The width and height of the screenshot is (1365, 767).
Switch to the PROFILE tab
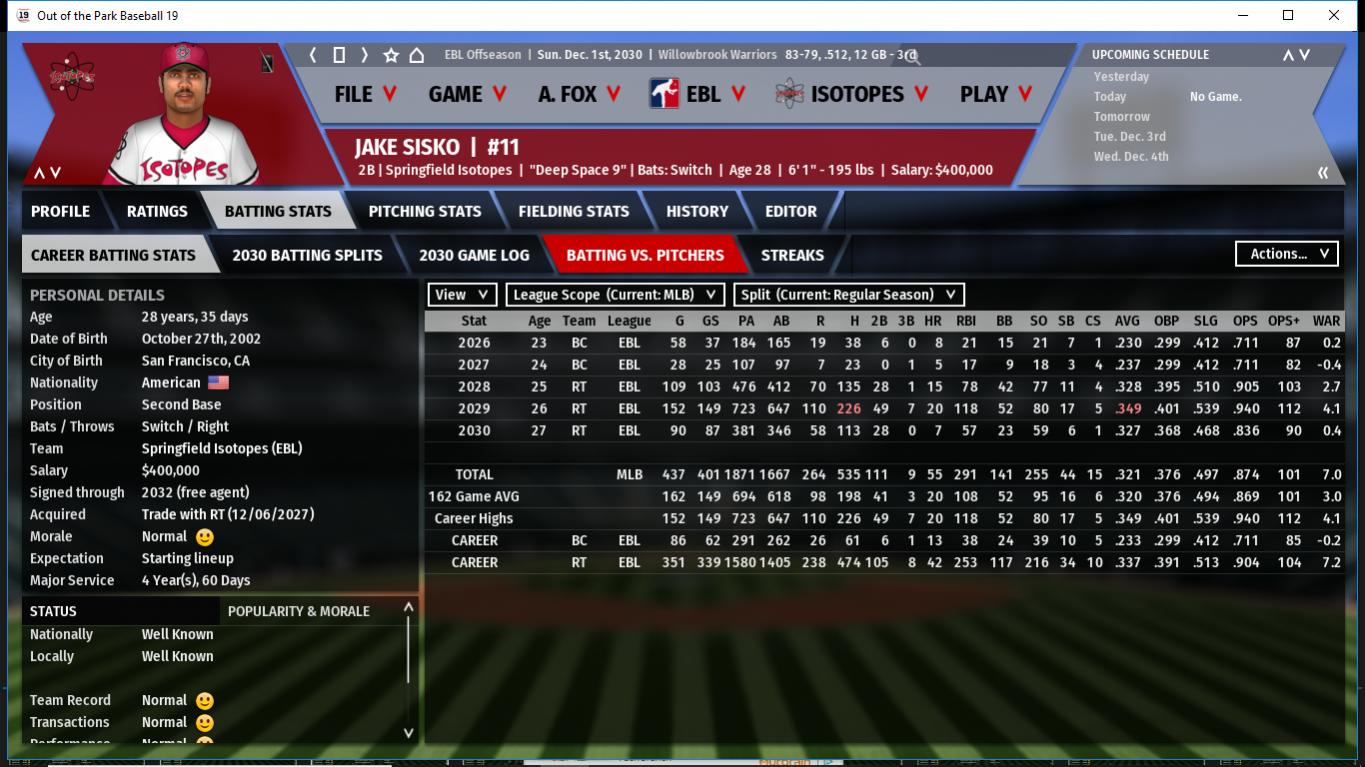click(x=60, y=211)
